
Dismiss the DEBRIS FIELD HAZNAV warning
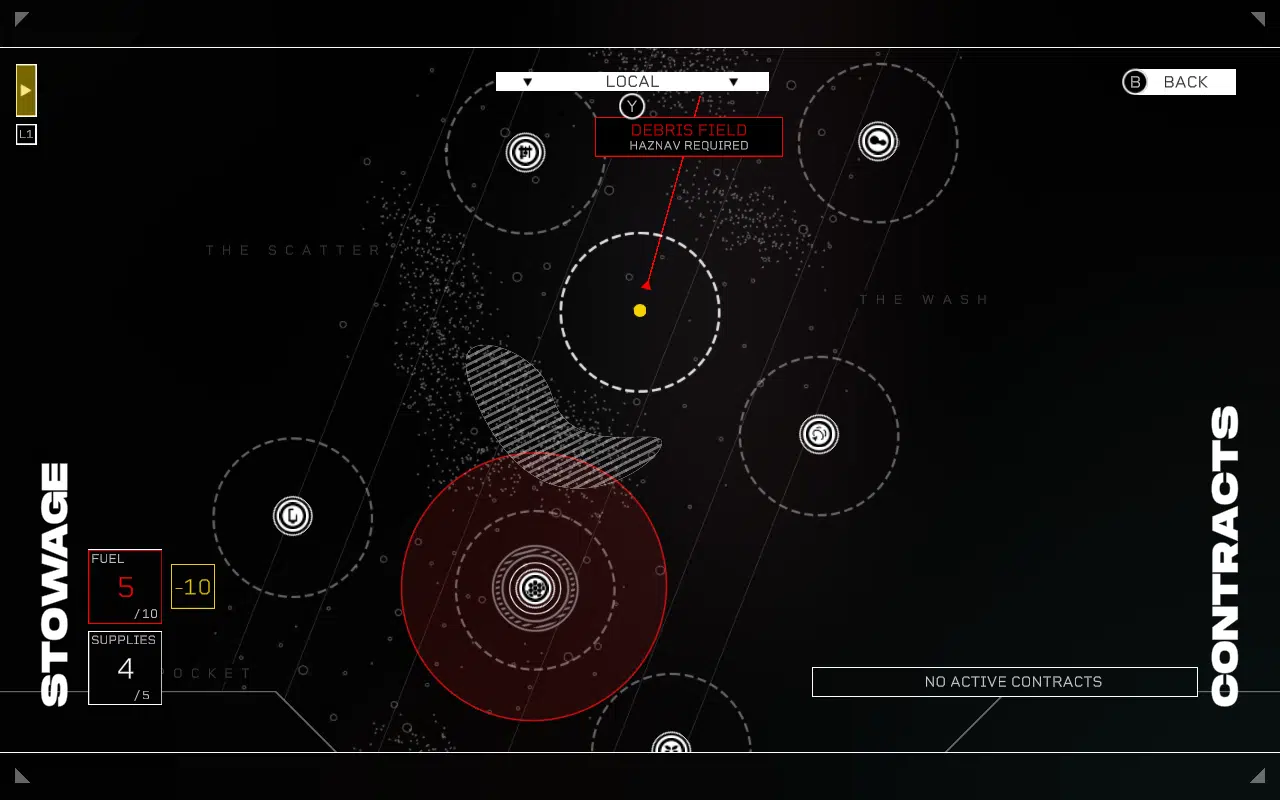click(x=689, y=137)
